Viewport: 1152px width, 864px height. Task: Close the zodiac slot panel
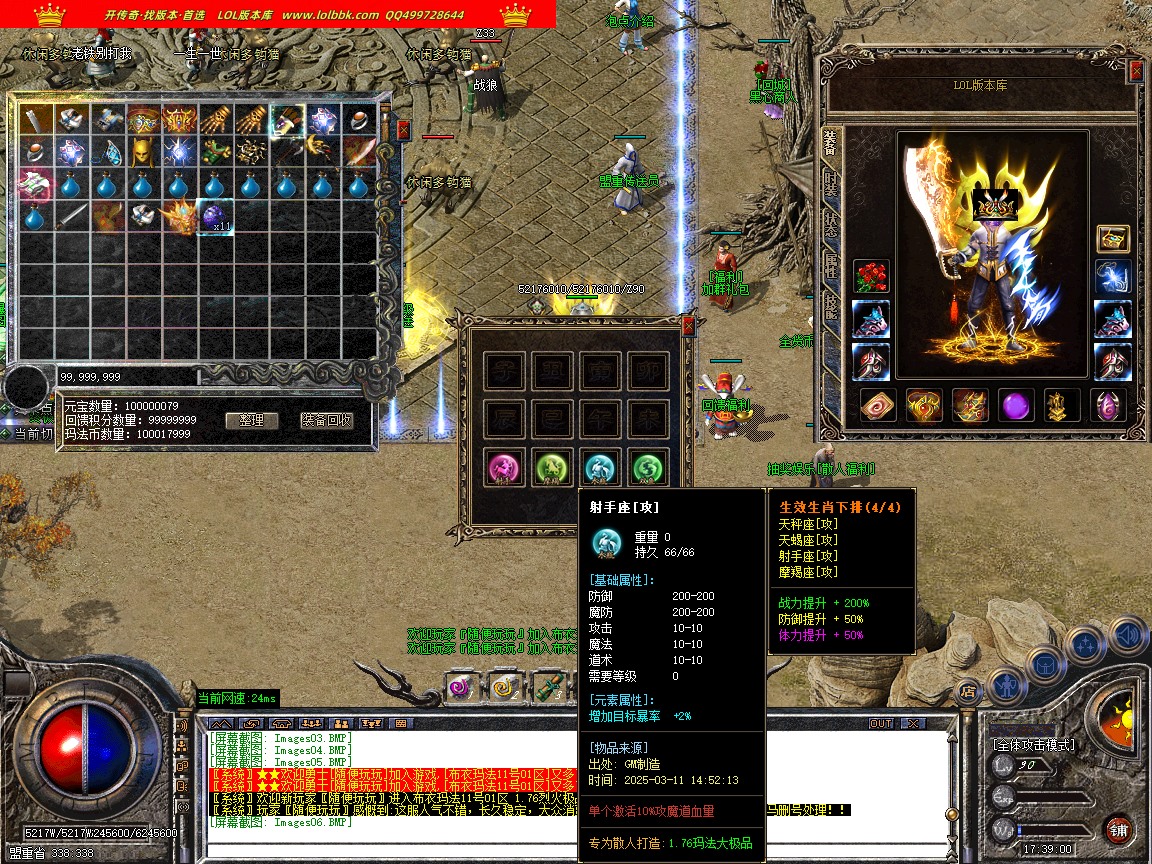click(x=688, y=325)
